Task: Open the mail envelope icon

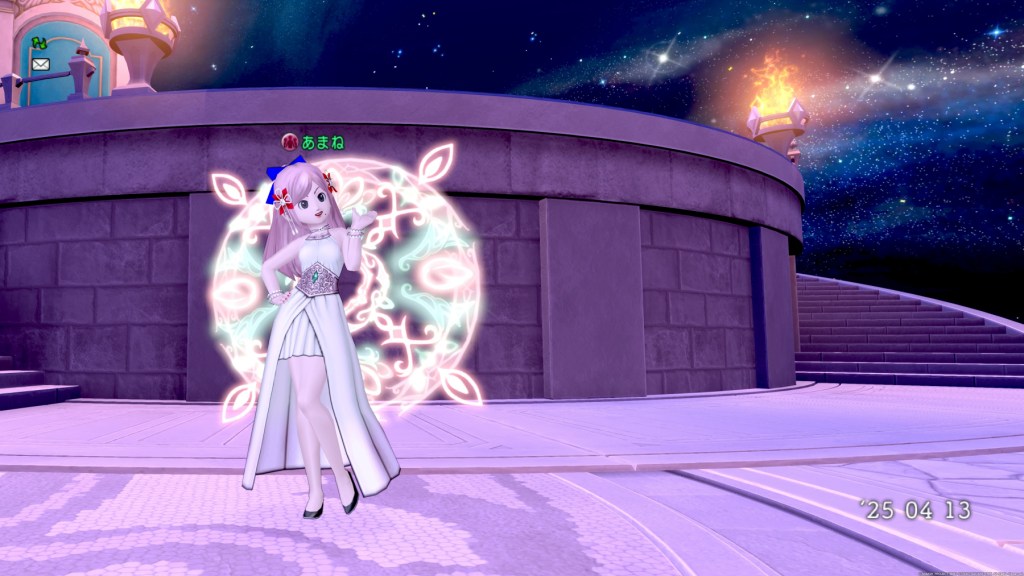Action: click(40, 64)
